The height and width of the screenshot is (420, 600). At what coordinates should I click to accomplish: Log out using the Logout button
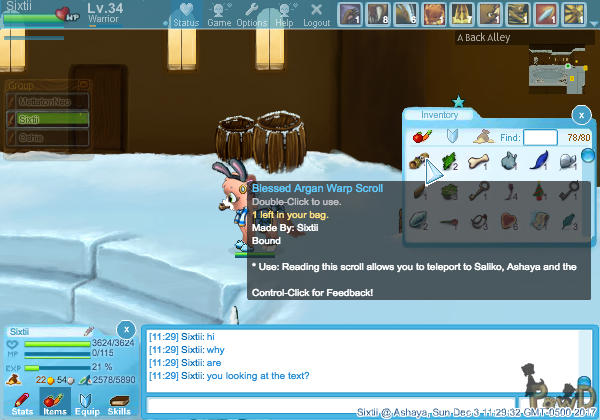point(316,15)
